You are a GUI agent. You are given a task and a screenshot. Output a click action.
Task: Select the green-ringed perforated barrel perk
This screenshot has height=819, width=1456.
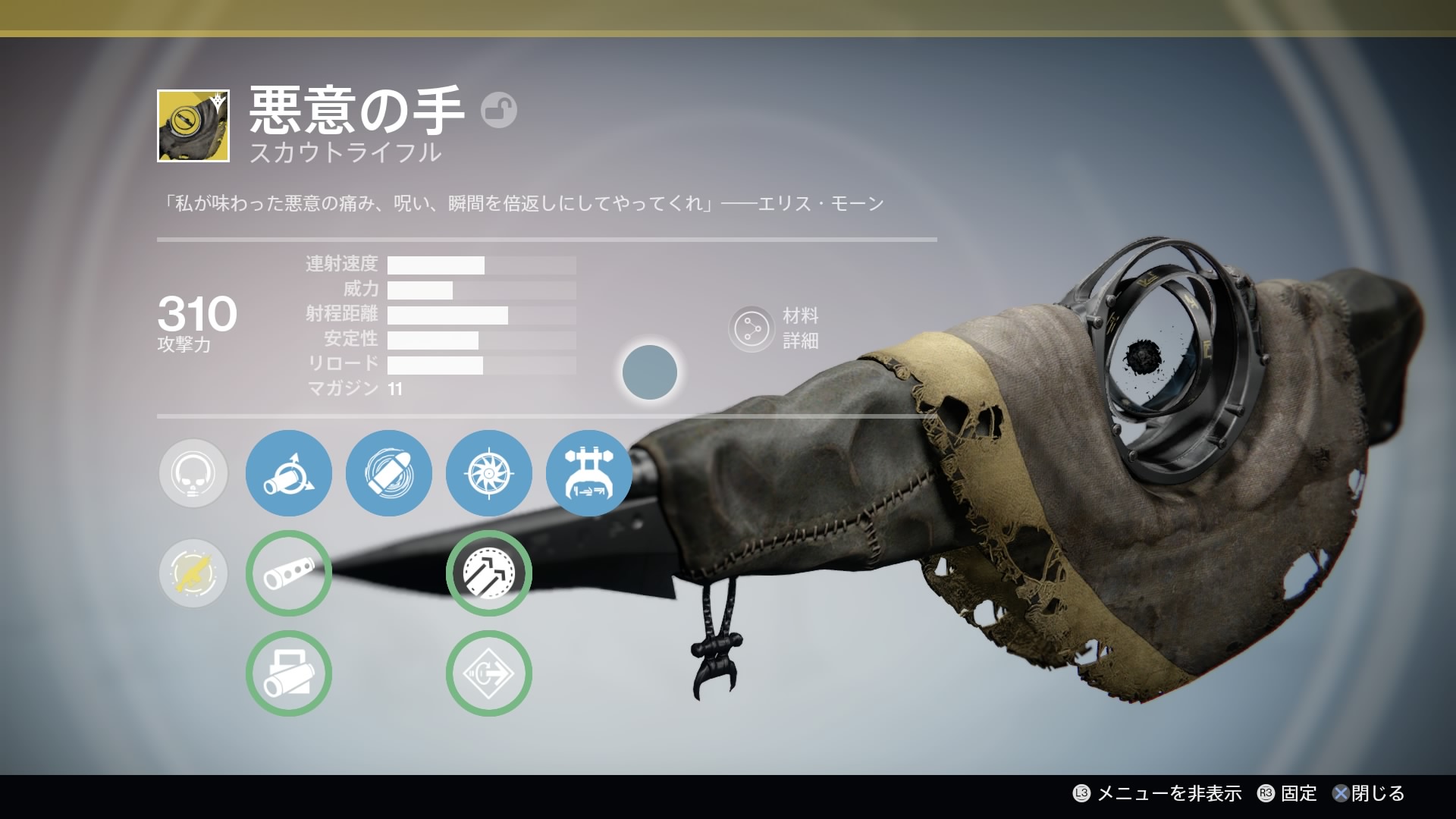(289, 573)
